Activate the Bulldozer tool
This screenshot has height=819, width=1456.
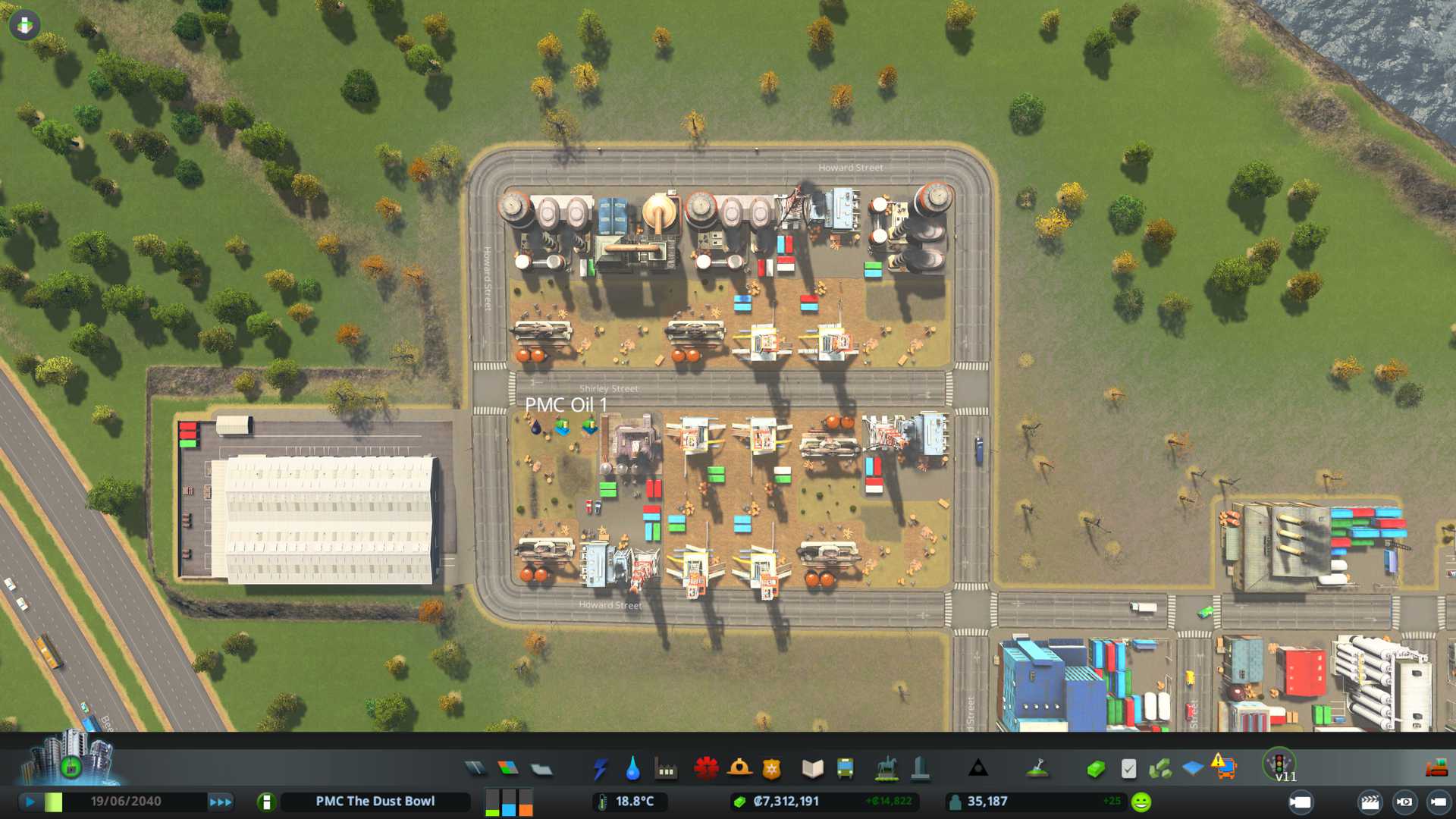tap(1436, 769)
